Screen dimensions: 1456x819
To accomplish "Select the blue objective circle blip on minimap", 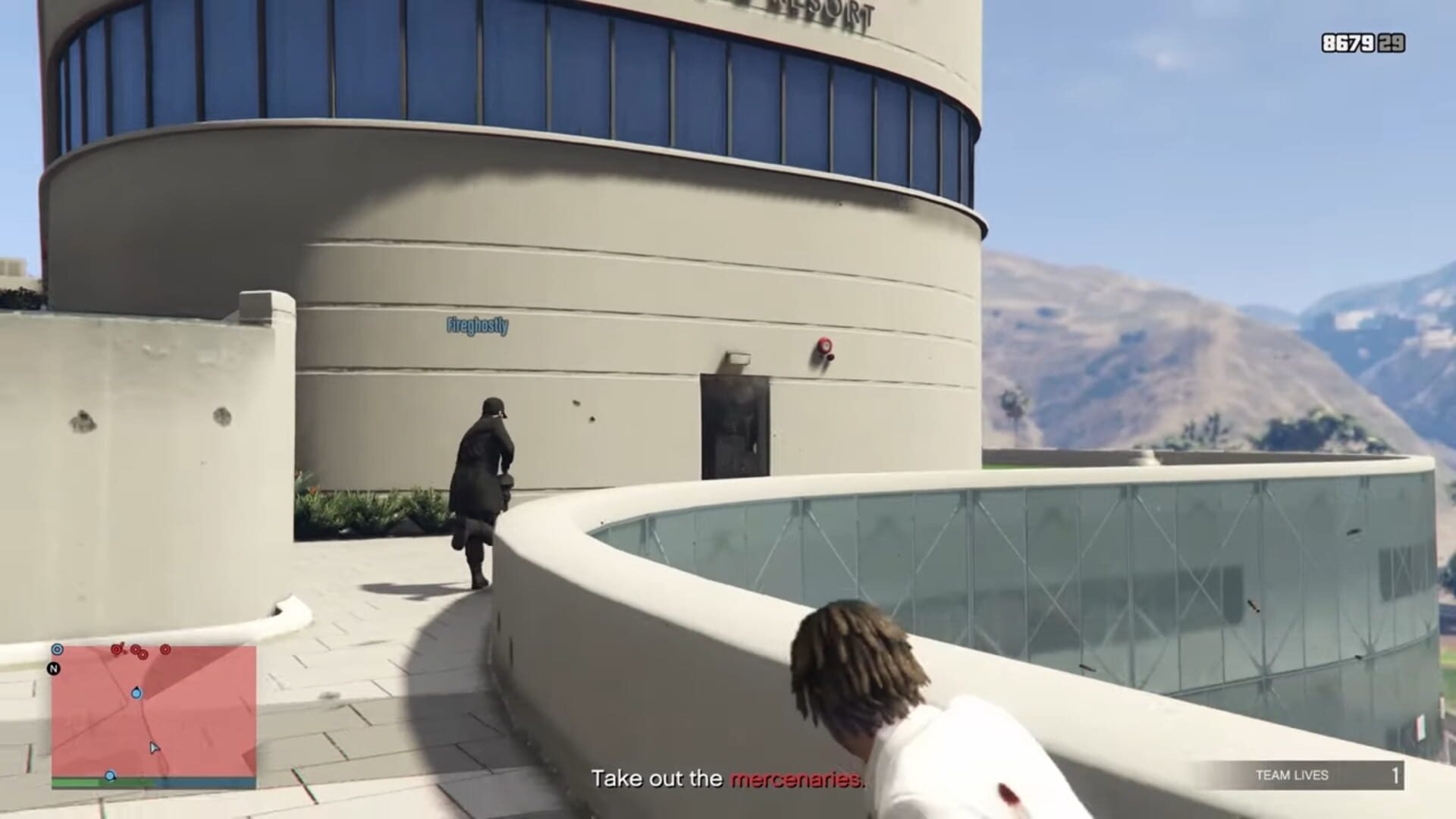I will tap(58, 649).
